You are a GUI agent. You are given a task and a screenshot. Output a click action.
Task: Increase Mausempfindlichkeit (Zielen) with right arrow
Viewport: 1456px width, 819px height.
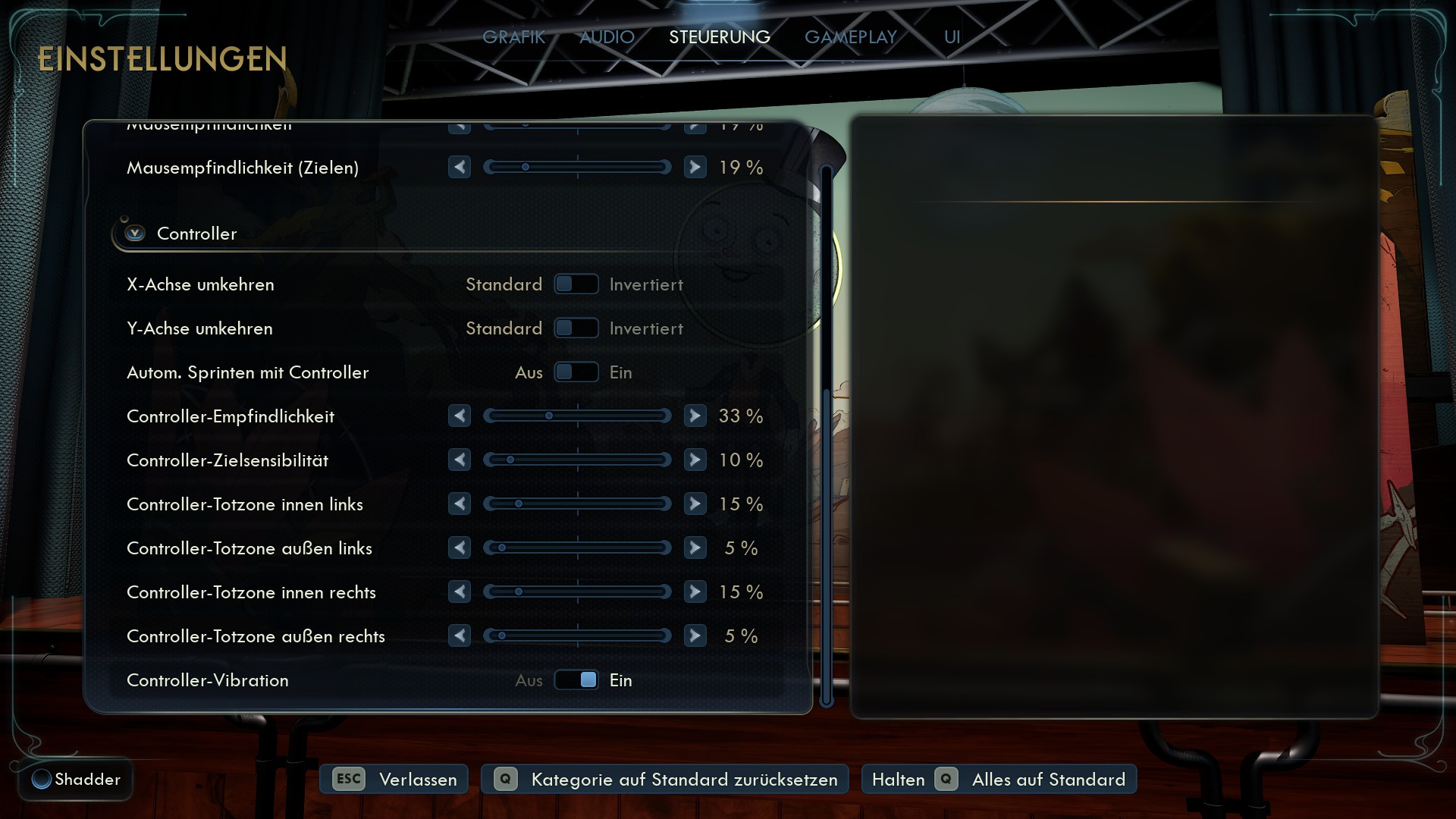(695, 168)
